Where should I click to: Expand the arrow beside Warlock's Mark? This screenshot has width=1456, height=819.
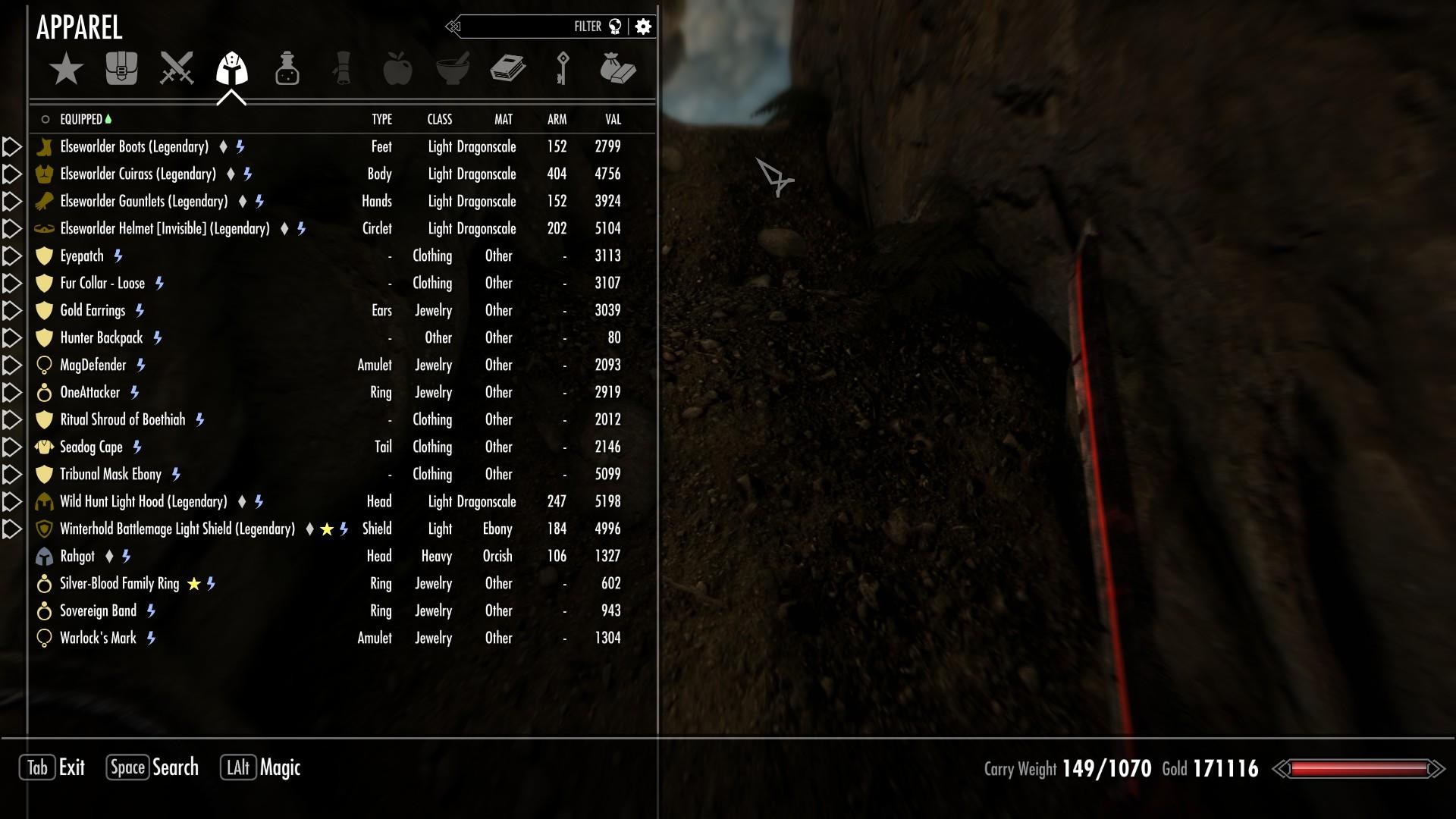coord(11,638)
